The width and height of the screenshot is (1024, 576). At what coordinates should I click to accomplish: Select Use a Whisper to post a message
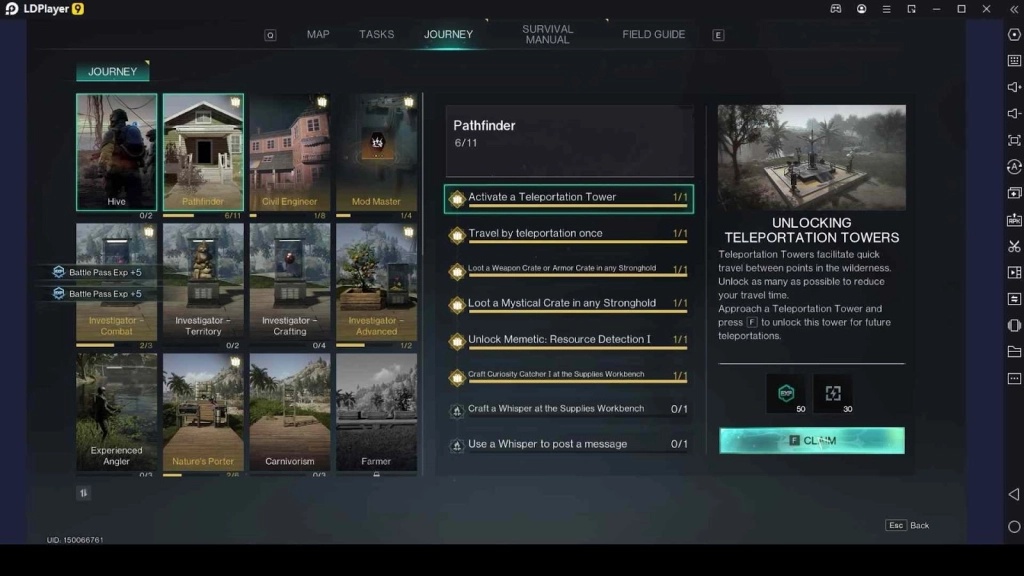[569, 444]
